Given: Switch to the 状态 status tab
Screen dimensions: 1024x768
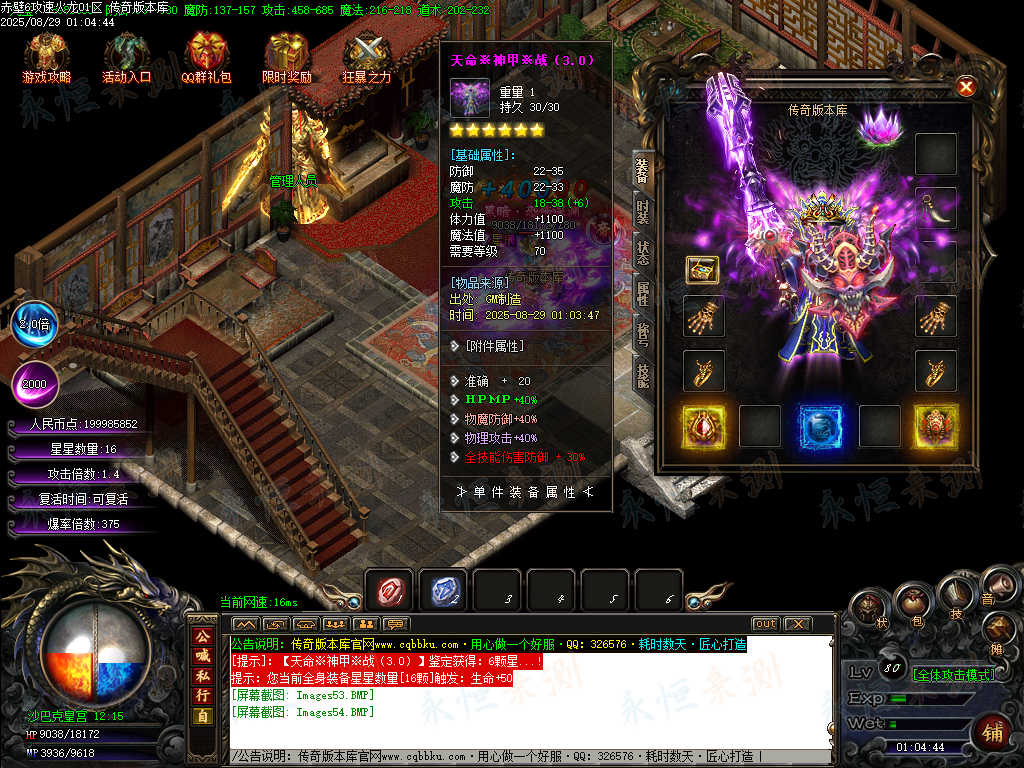Looking at the screenshot, I should (643, 253).
